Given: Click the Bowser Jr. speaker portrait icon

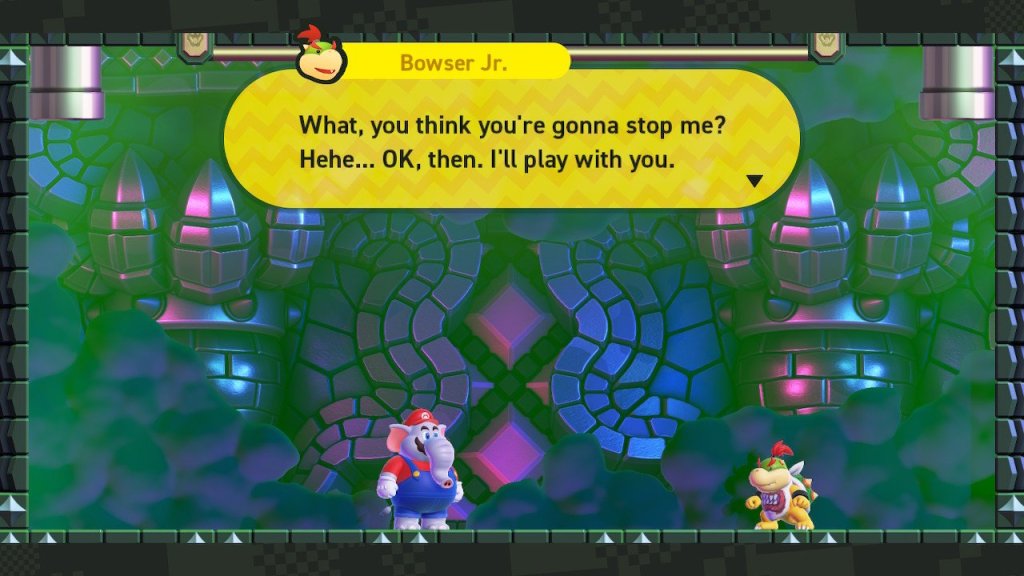Looking at the screenshot, I should [x=319, y=57].
